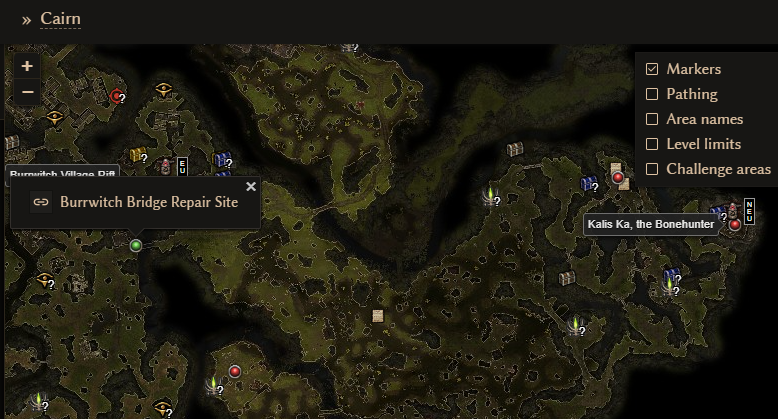Viewport: 778px width, 419px height.
Task: Copy the Burrwitch Bridge Repair Site link icon
Action: tap(41, 202)
